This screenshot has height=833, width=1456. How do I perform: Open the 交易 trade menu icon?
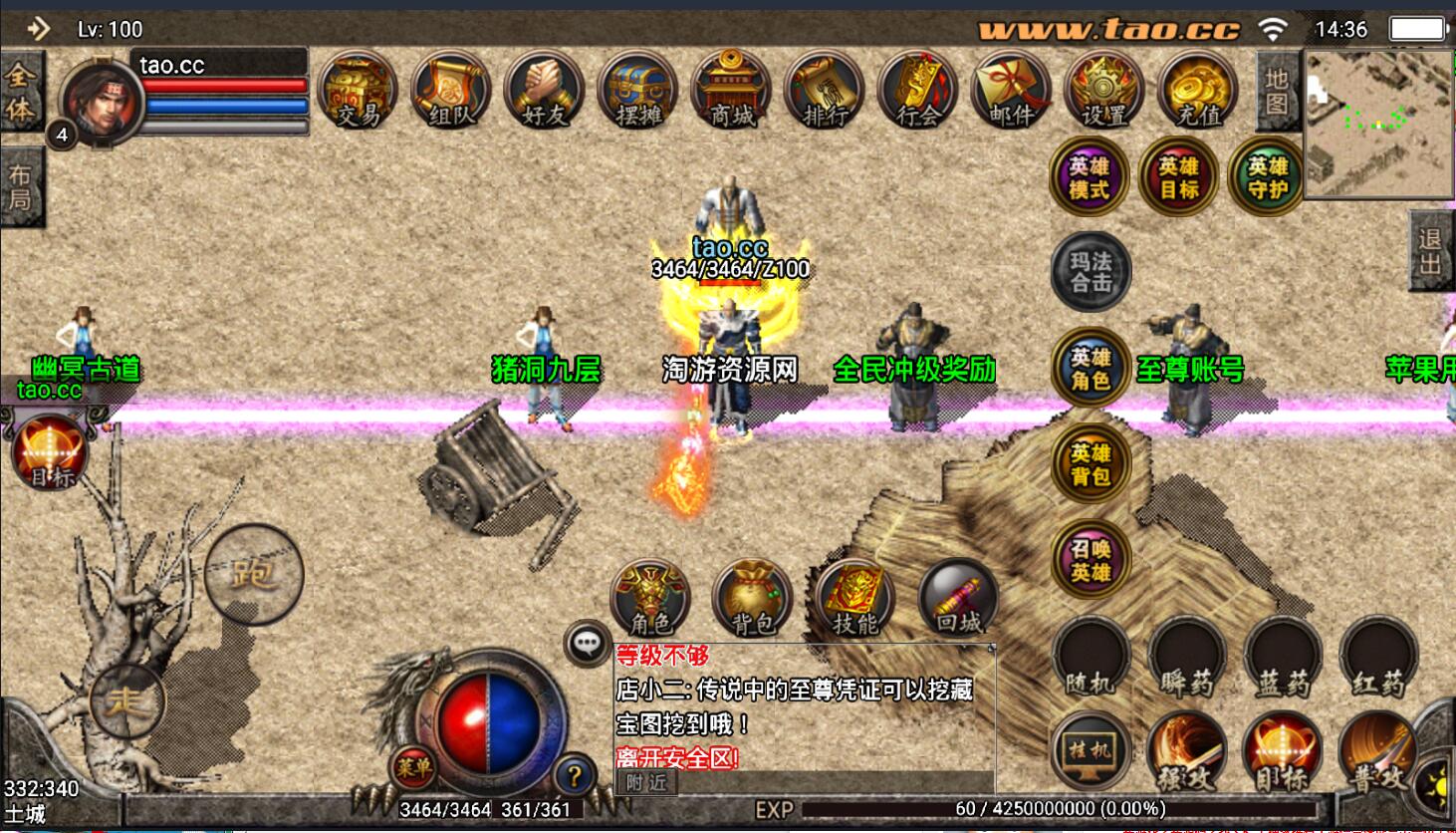[358, 91]
